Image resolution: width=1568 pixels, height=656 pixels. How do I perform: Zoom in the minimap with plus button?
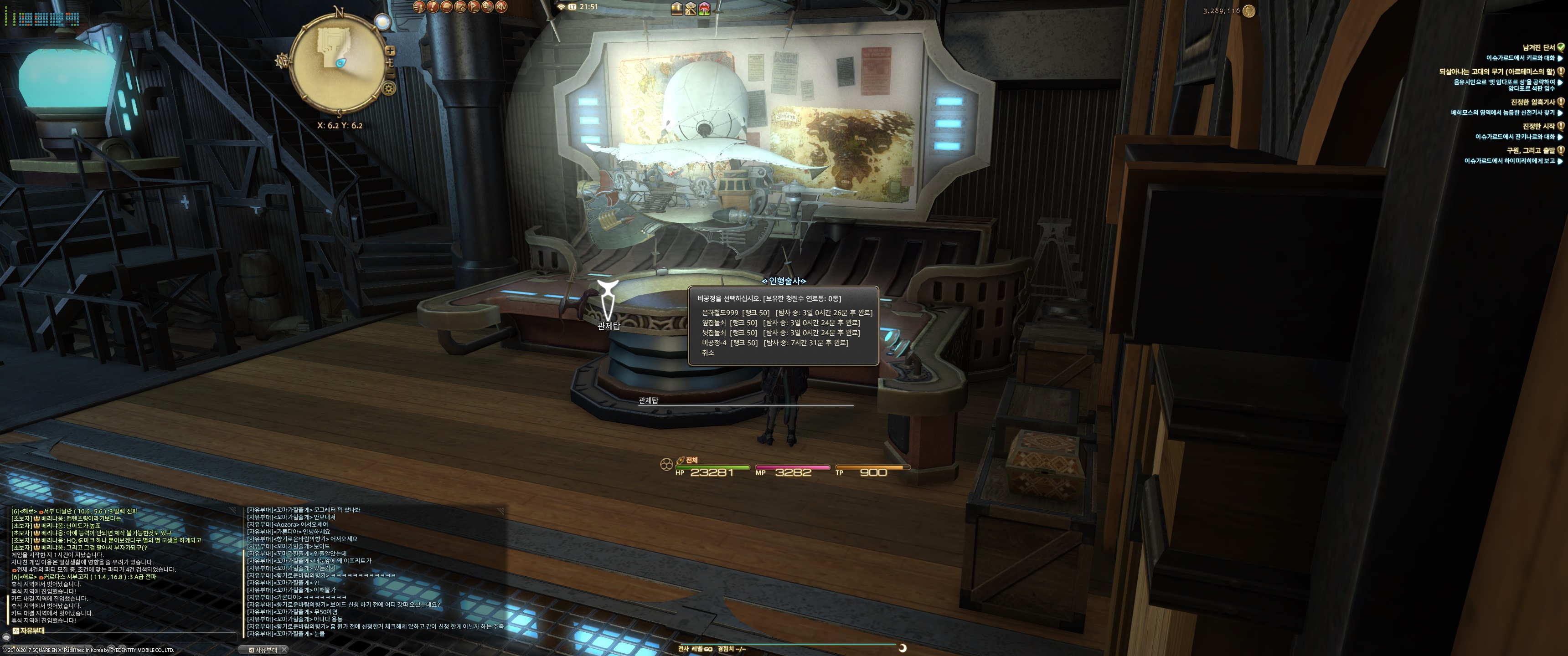click(390, 51)
